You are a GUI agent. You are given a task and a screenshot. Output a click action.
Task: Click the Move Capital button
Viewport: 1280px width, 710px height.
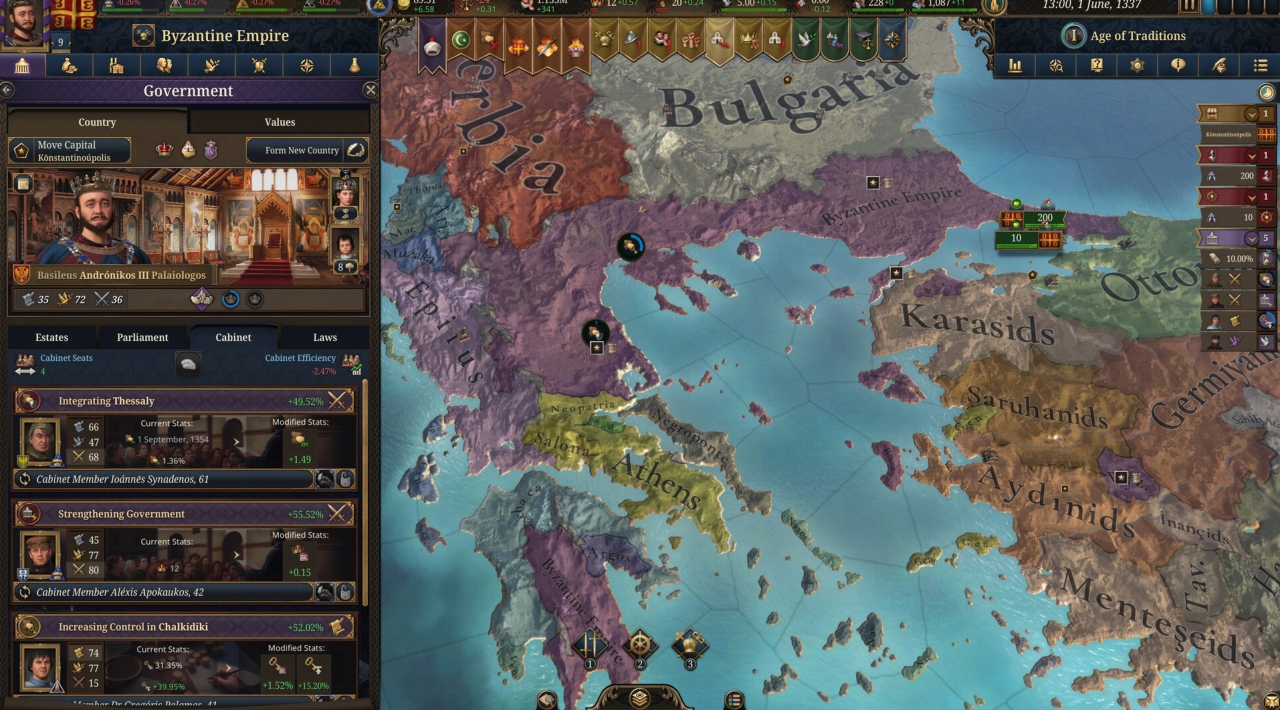(70, 151)
